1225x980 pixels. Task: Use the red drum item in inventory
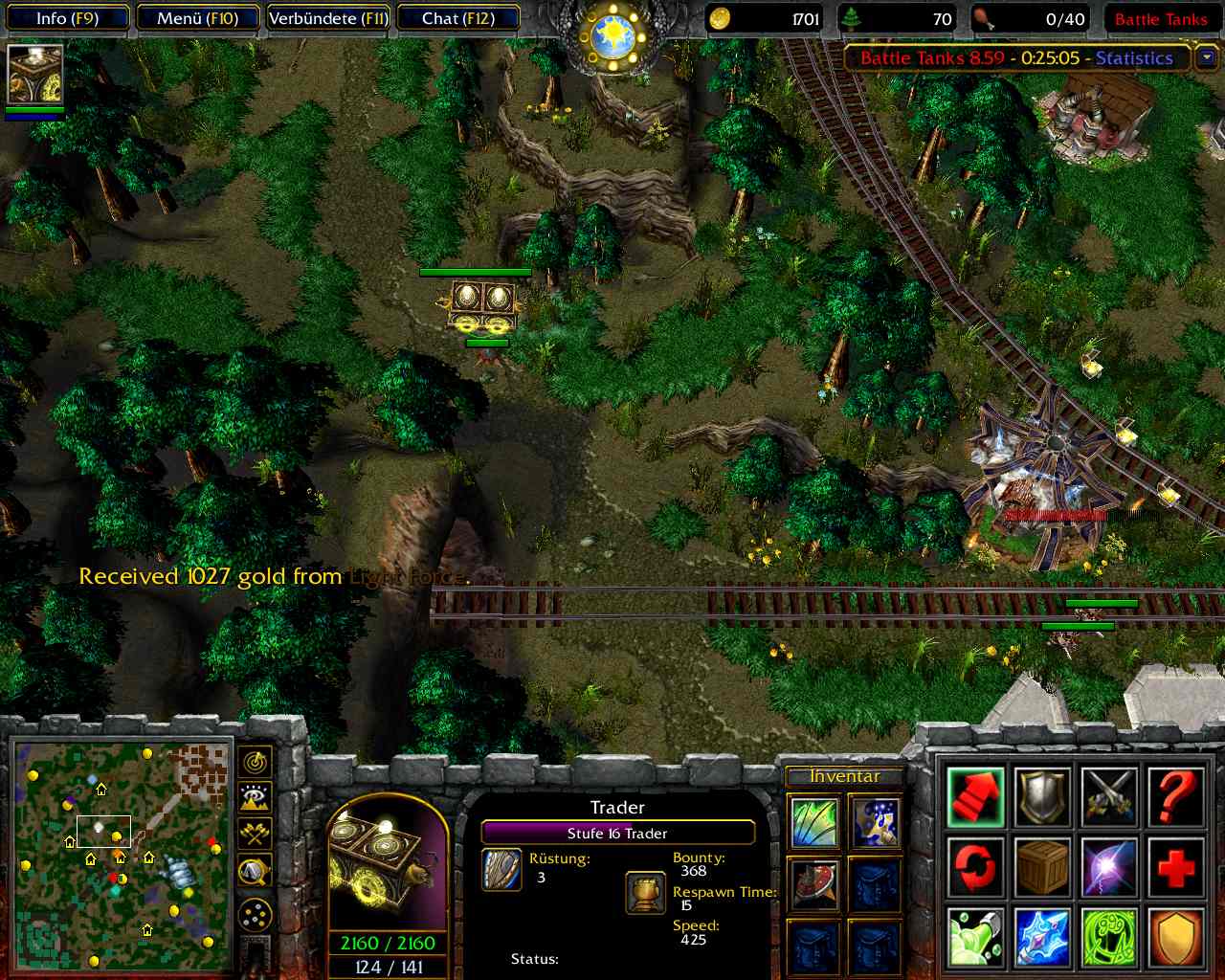tap(814, 883)
